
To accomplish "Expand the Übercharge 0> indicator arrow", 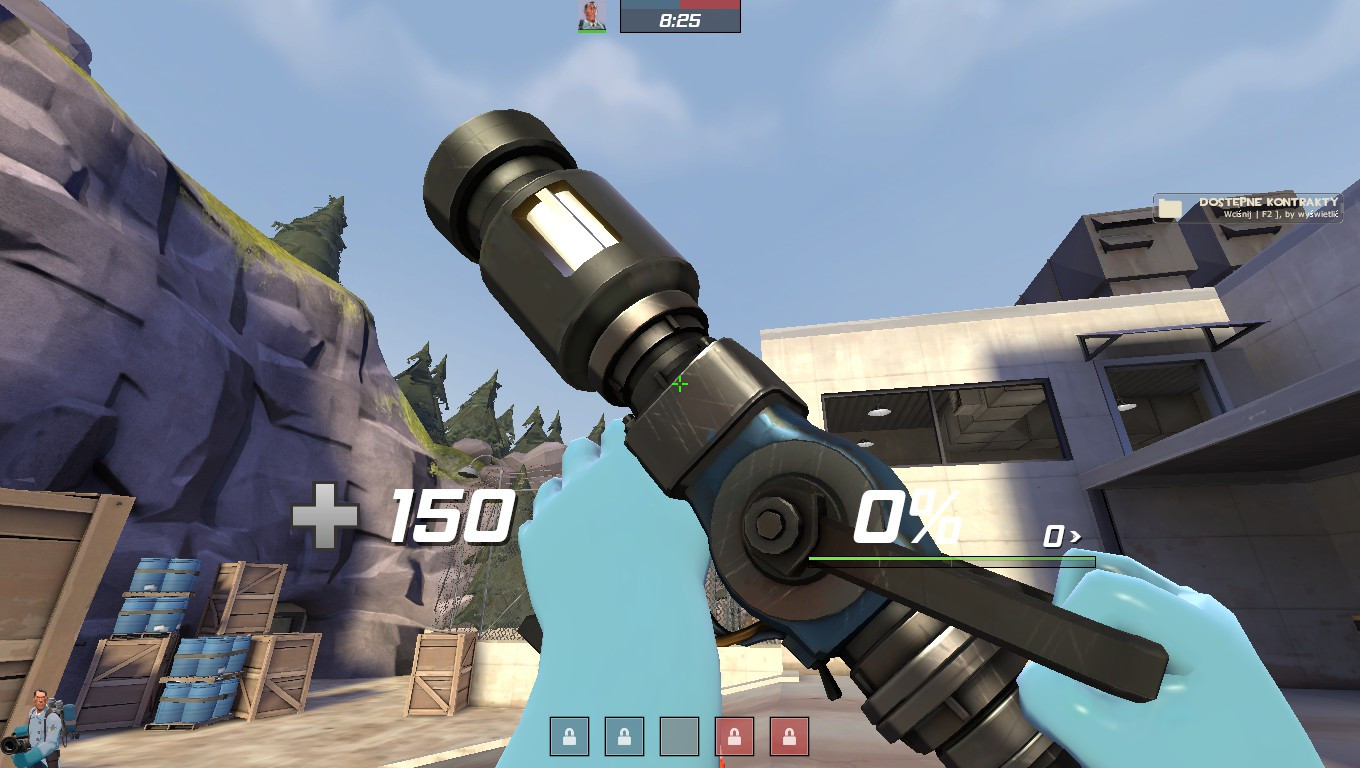I will pyautogui.click(x=1060, y=536).
